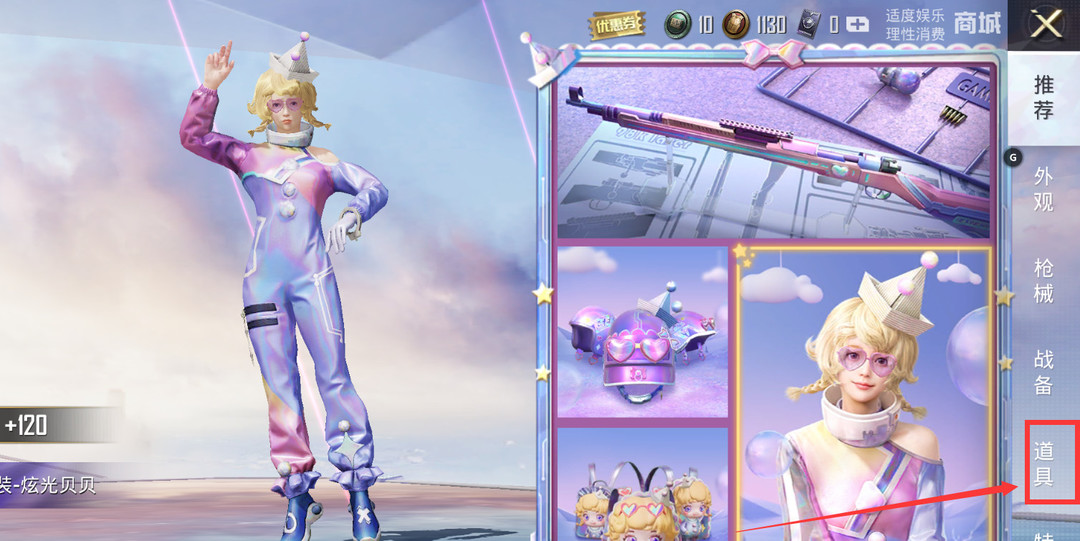Go to the 战备 tab
1080x541 pixels.
coord(1043,371)
